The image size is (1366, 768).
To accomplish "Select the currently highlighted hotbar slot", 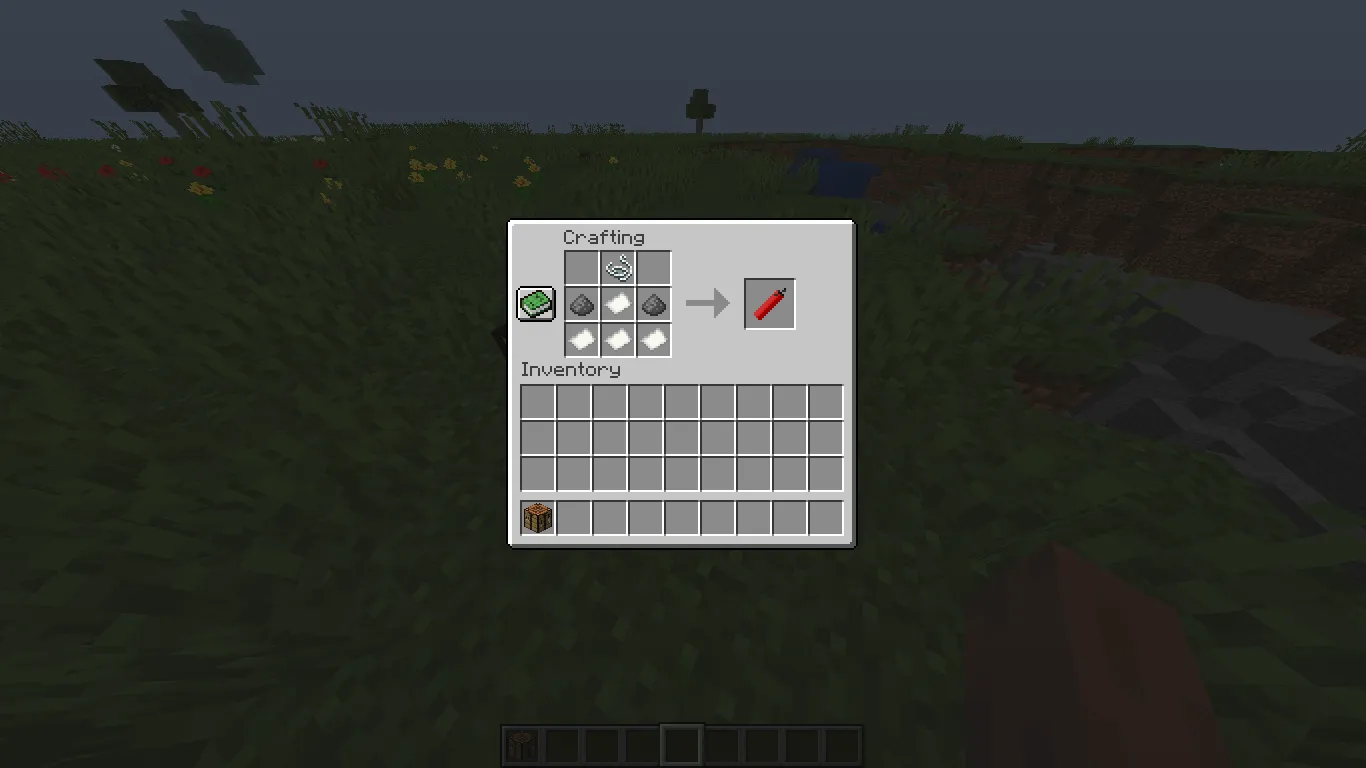I will click(681, 744).
